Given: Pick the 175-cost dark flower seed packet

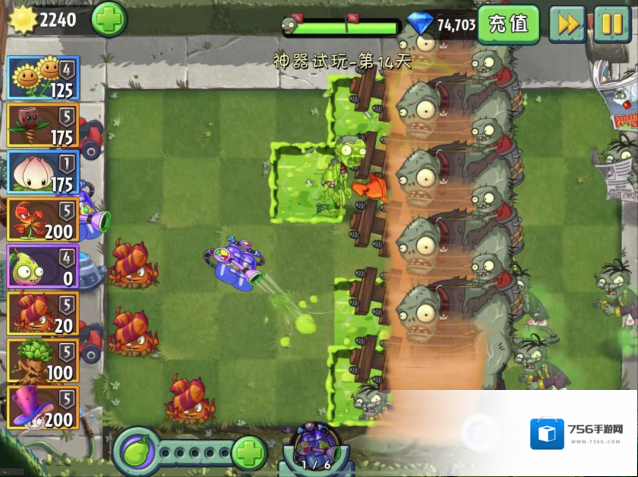Looking at the screenshot, I should 44,126.
